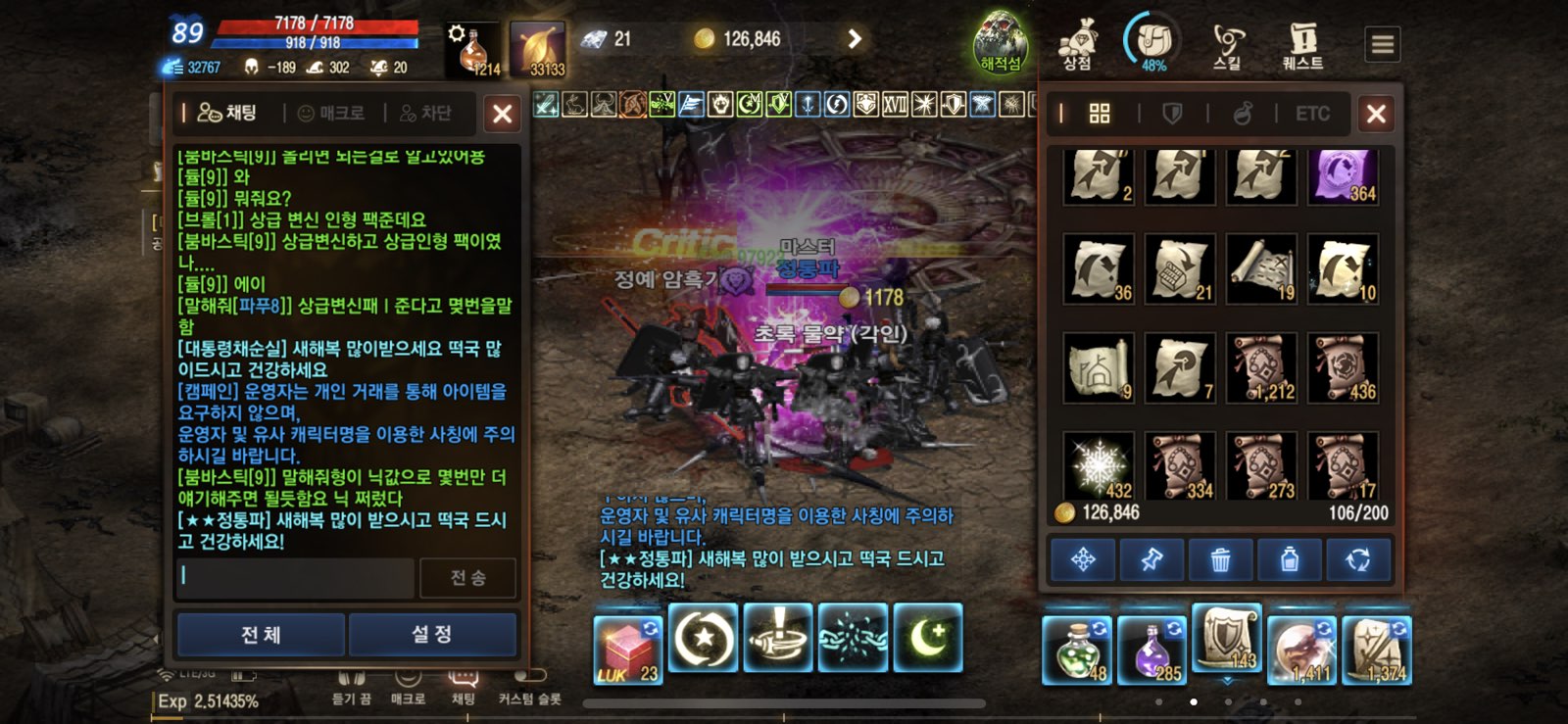Click the chat message input field
Viewport: 1568px width, 724px height.
coord(294,579)
